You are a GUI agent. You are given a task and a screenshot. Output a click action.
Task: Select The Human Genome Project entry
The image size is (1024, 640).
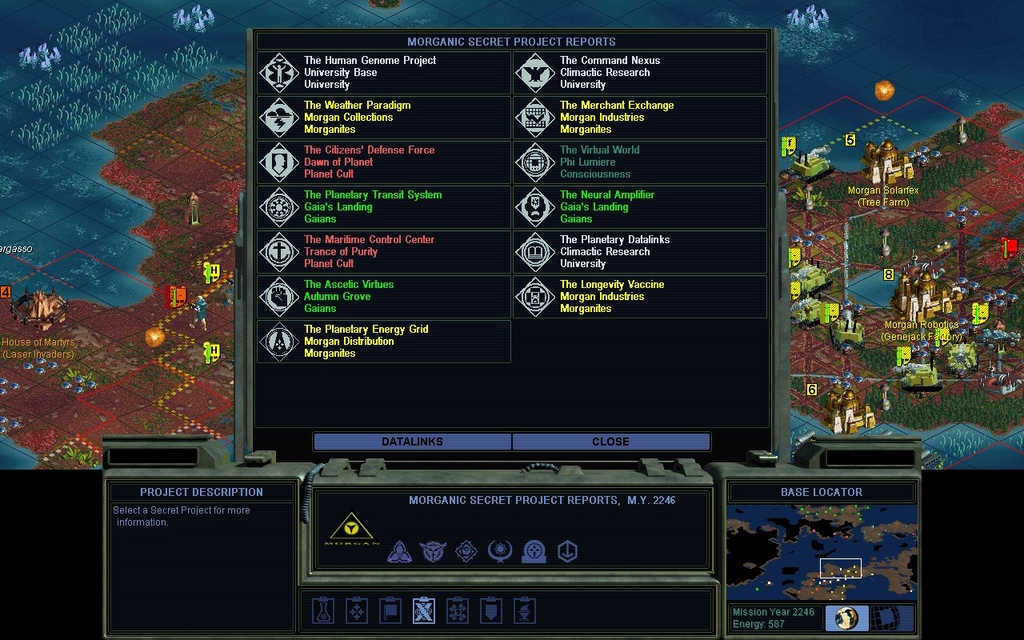[x=384, y=73]
